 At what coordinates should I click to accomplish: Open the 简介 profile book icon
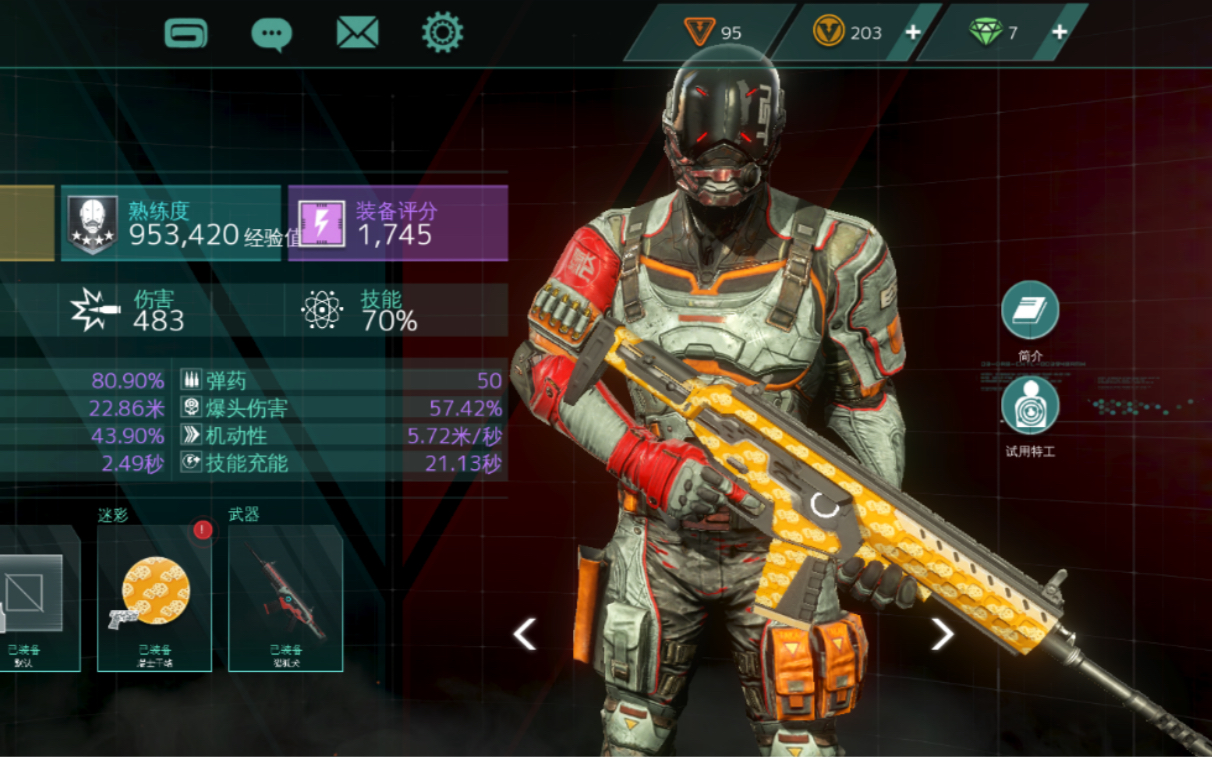(1030, 310)
